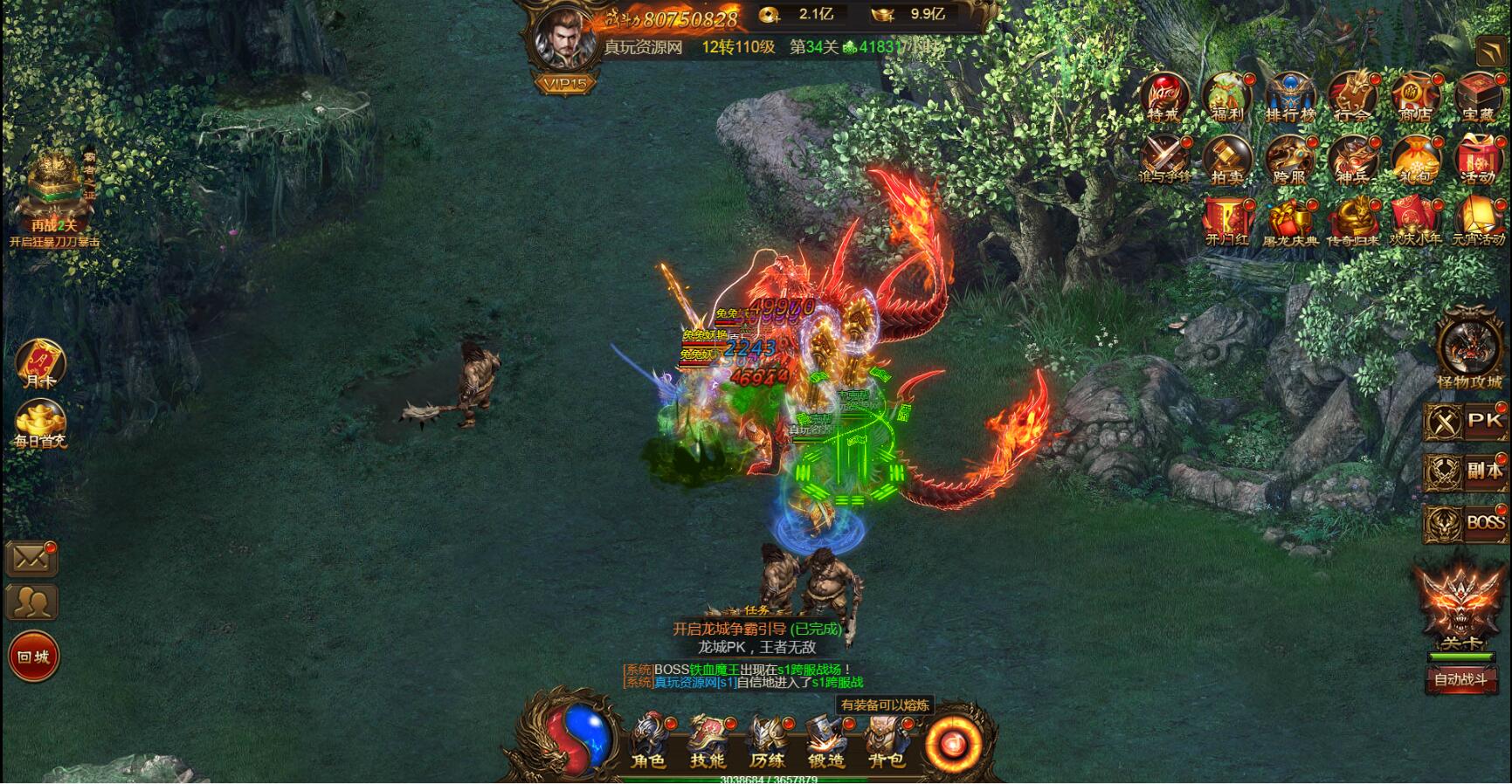This screenshot has height=784, width=1512.
Task: Open the 行会 guild menu
Action: (x=1352, y=97)
